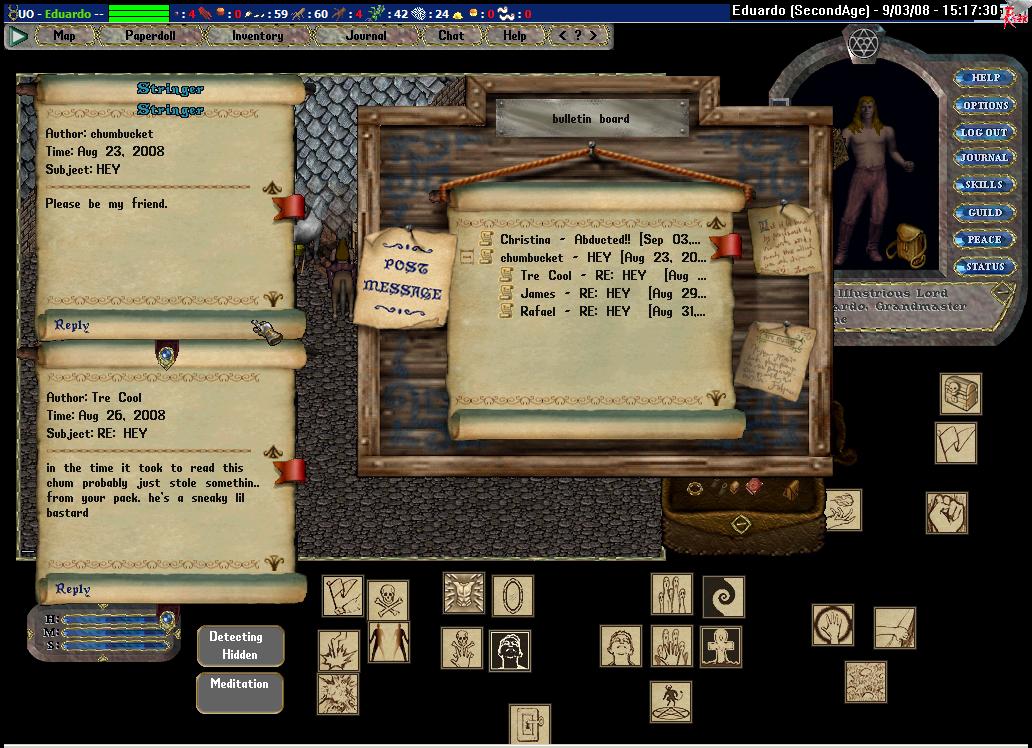Click the paperdoll OPTIONS button

985,105
